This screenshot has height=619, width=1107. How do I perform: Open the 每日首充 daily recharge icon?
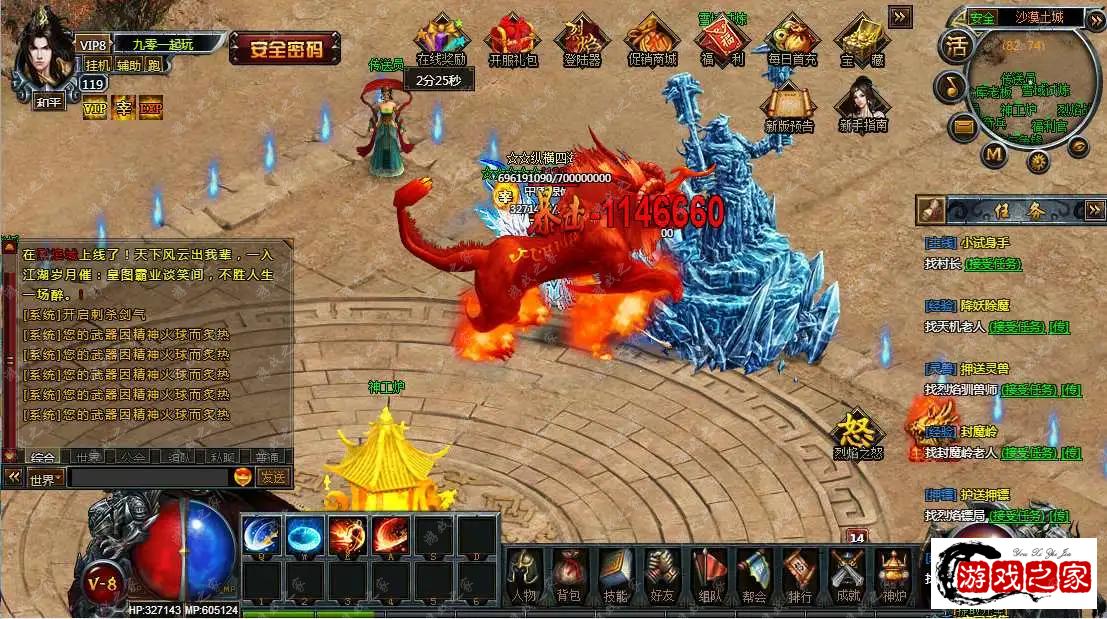point(792,38)
